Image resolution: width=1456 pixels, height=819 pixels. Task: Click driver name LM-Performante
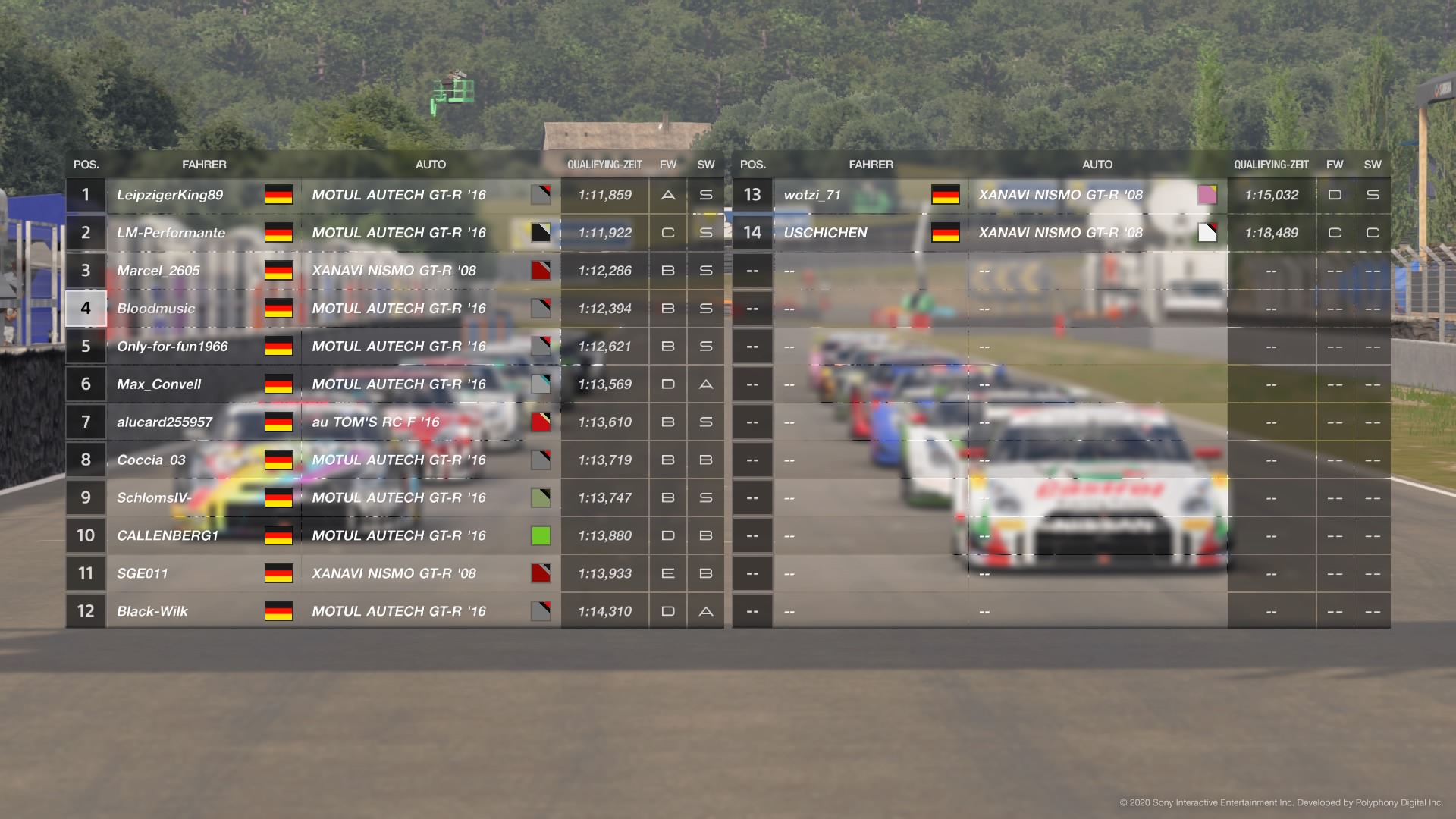171,233
